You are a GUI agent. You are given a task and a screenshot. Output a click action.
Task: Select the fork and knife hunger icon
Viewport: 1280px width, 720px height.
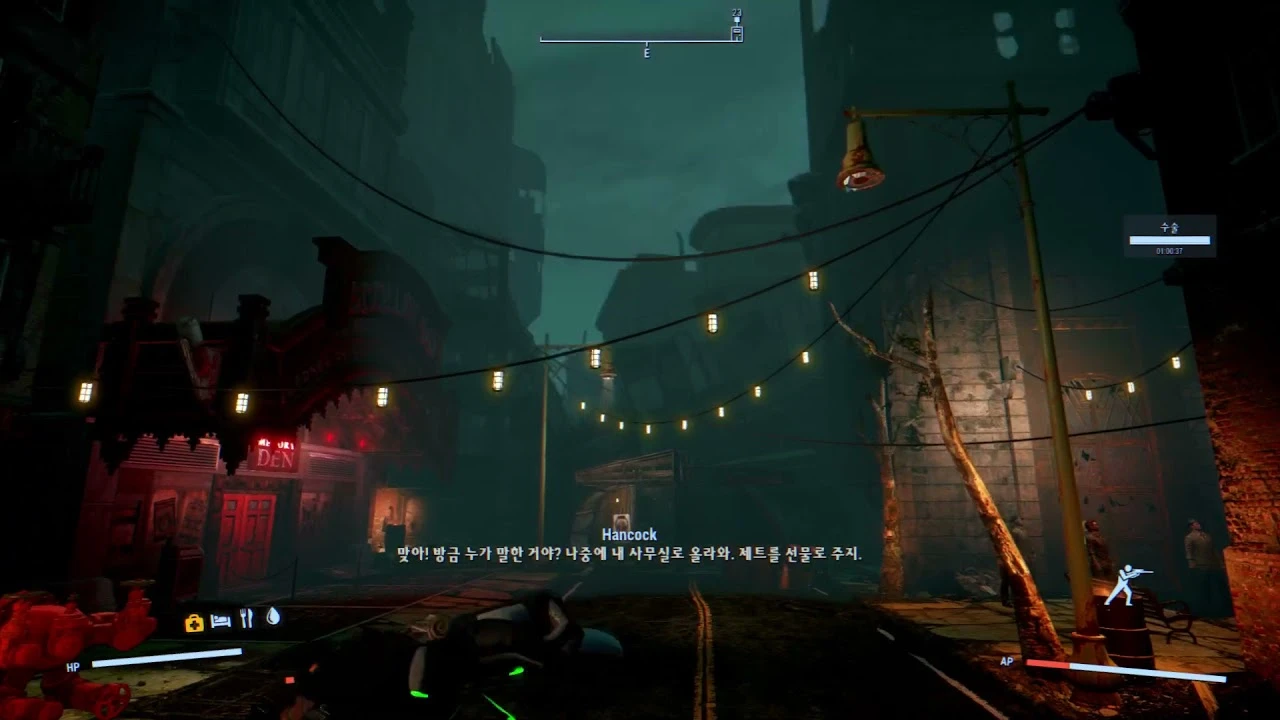click(x=246, y=620)
